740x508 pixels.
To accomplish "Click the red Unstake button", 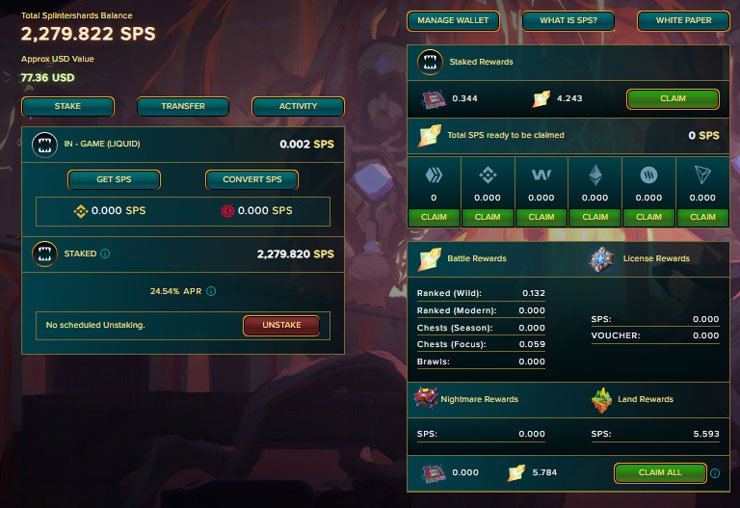I will pos(281,325).
